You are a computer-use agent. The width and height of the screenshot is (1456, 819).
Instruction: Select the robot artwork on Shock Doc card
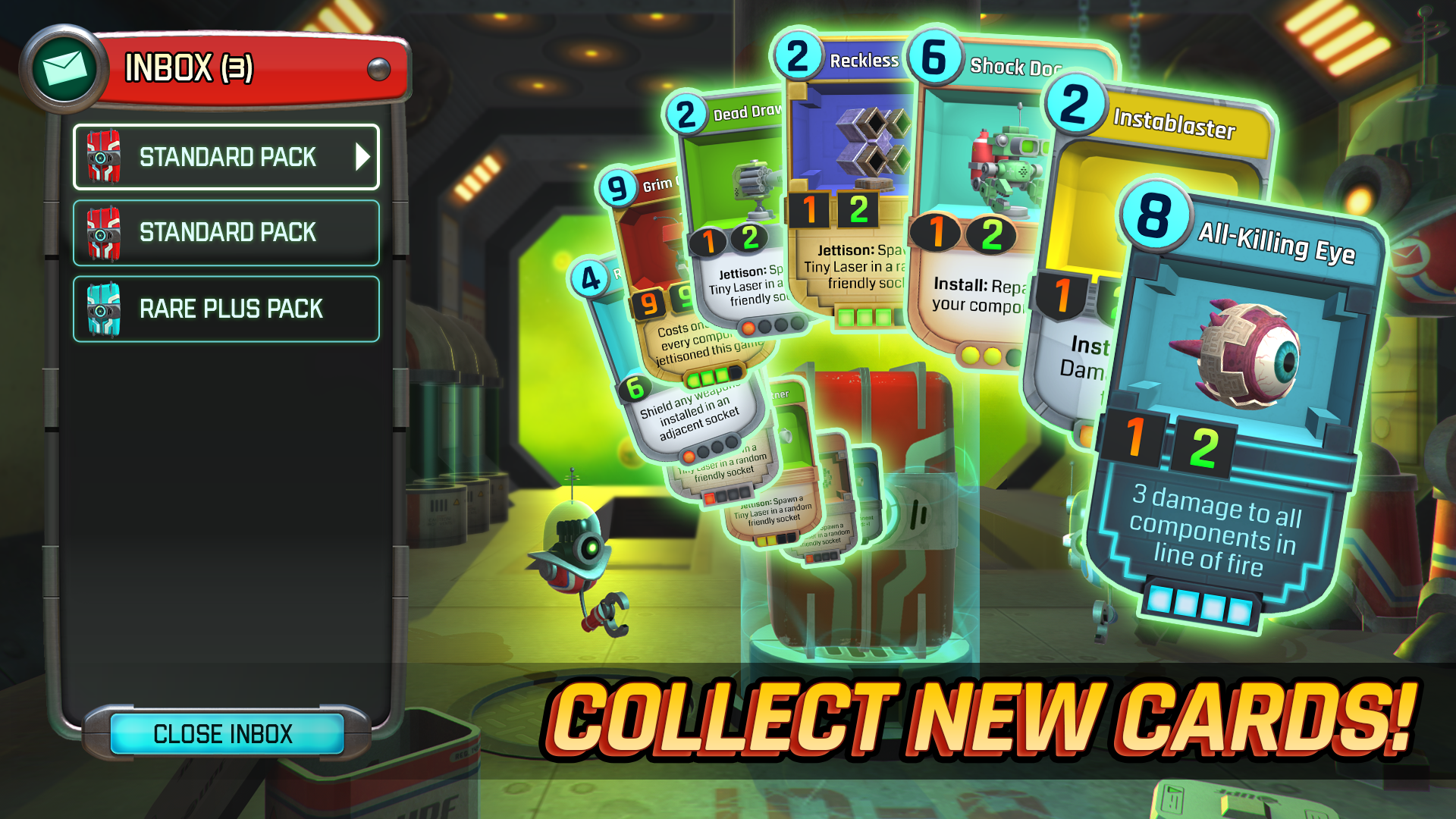point(1001,159)
